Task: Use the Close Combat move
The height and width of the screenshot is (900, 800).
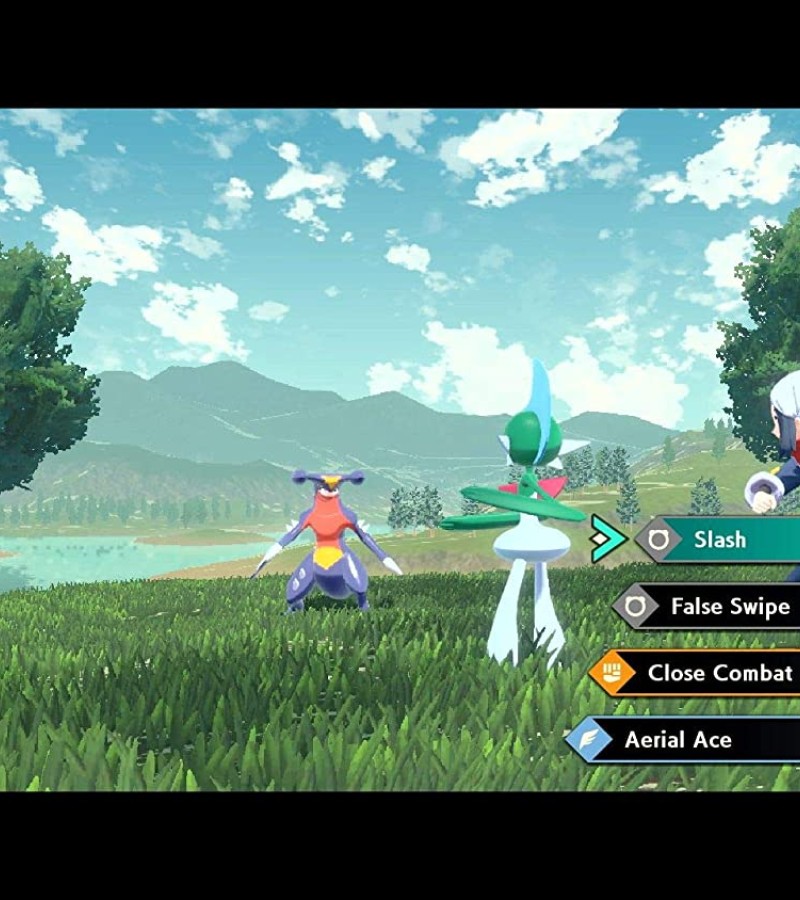Action: click(x=718, y=673)
